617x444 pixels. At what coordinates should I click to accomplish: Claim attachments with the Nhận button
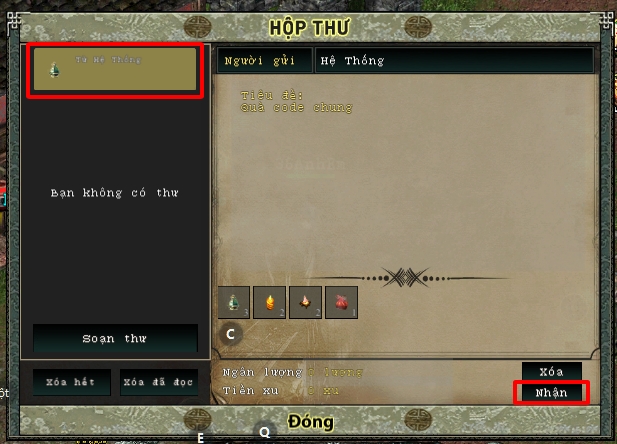click(x=551, y=392)
